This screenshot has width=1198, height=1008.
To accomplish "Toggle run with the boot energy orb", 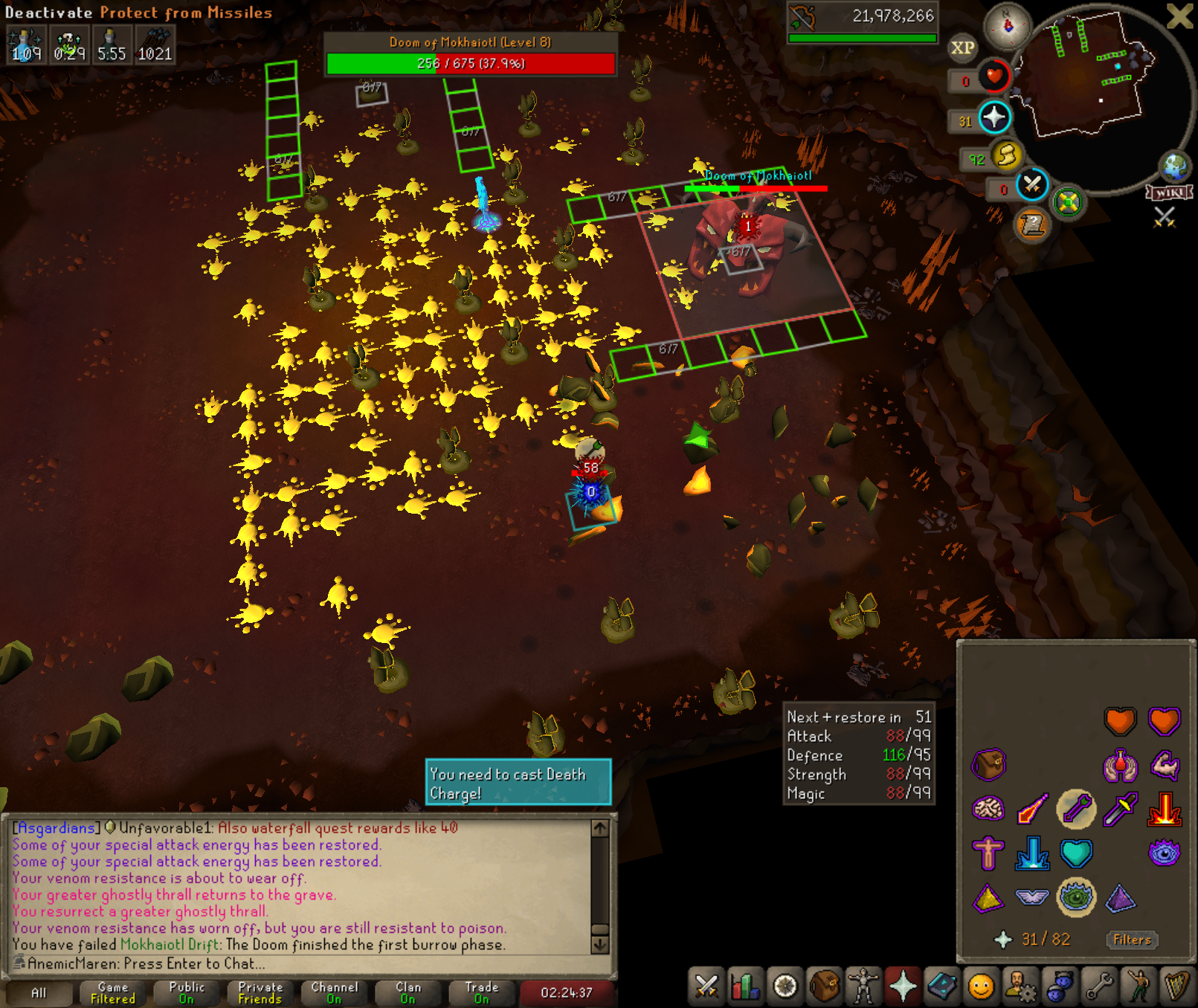I will (x=1006, y=155).
